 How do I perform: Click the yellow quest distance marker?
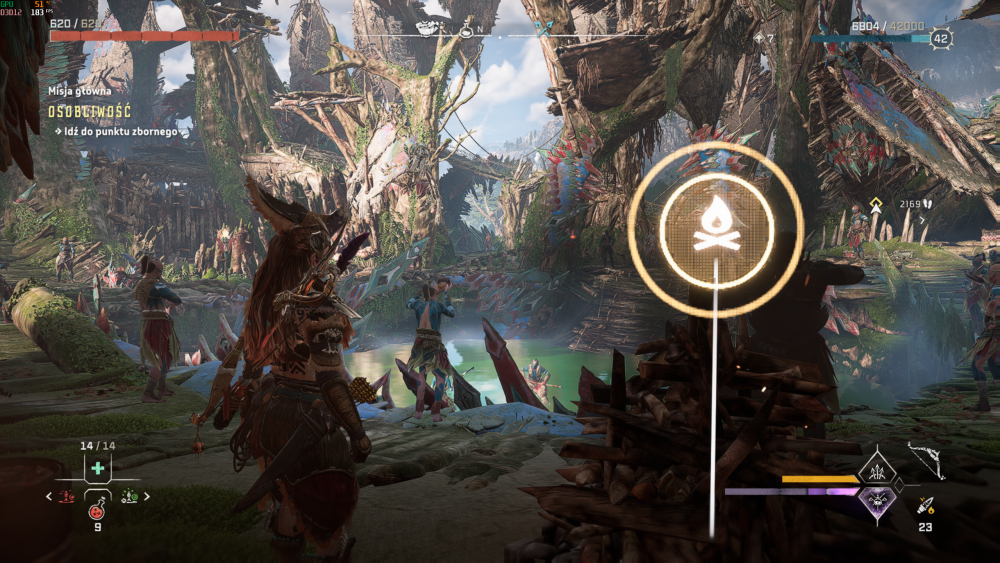pyautogui.click(x=876, y=204)
